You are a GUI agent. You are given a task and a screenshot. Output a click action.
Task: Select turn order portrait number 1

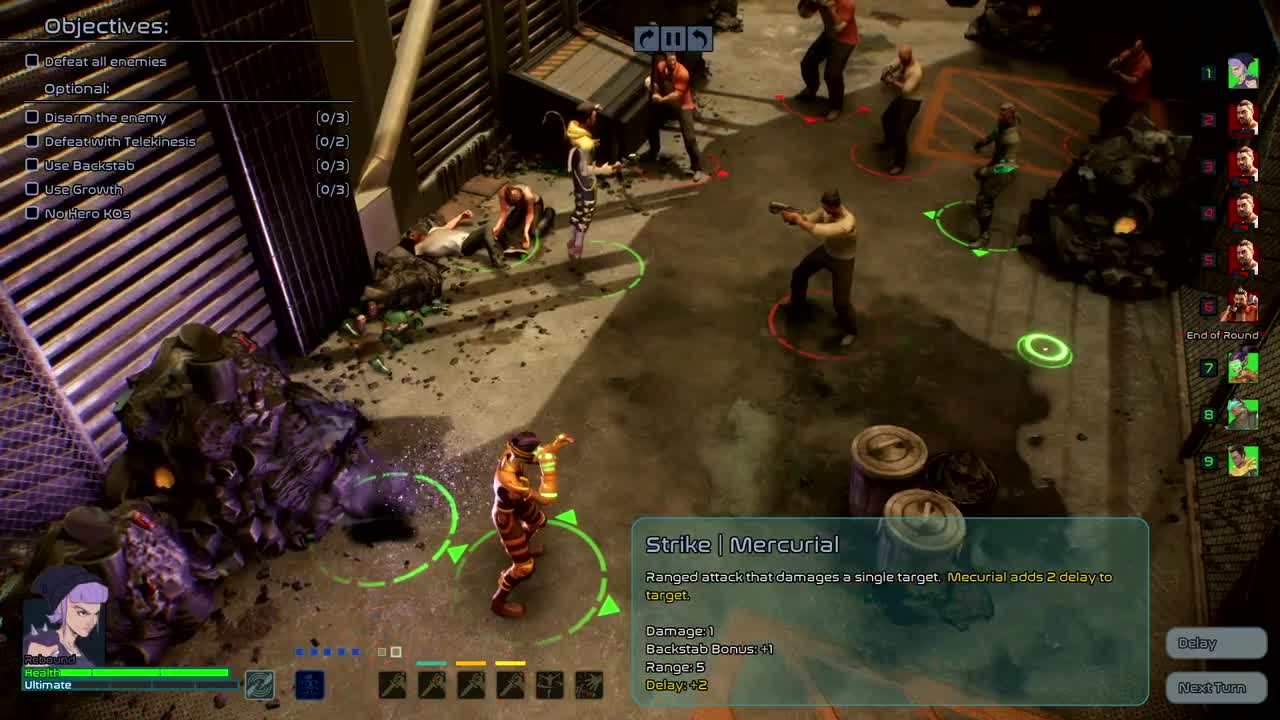point(1242,72)
